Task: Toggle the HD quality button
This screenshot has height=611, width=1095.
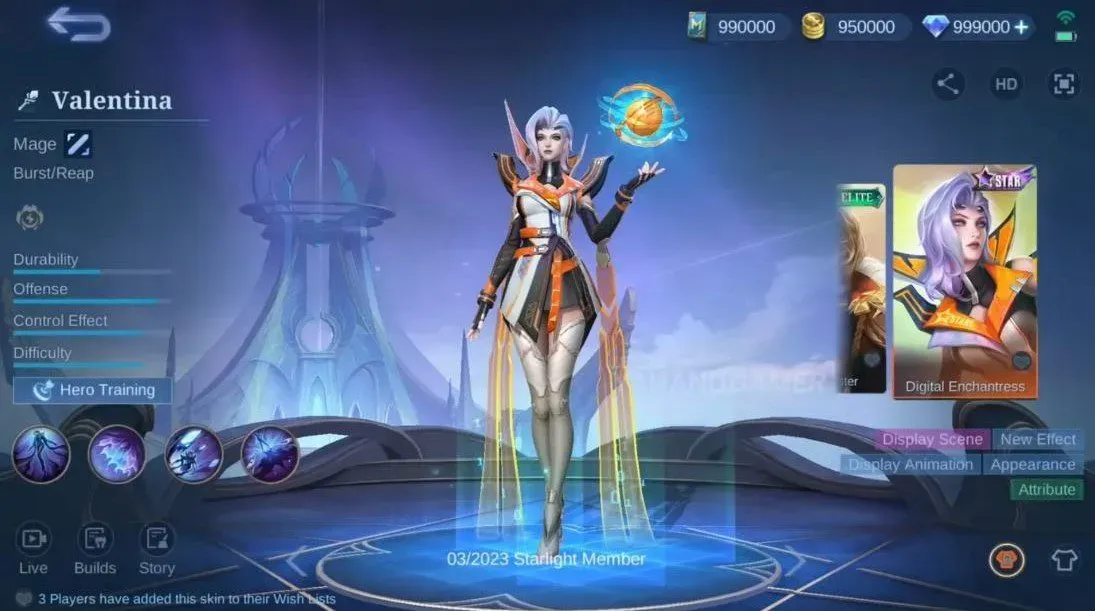Action: (x=1006, y=84)
